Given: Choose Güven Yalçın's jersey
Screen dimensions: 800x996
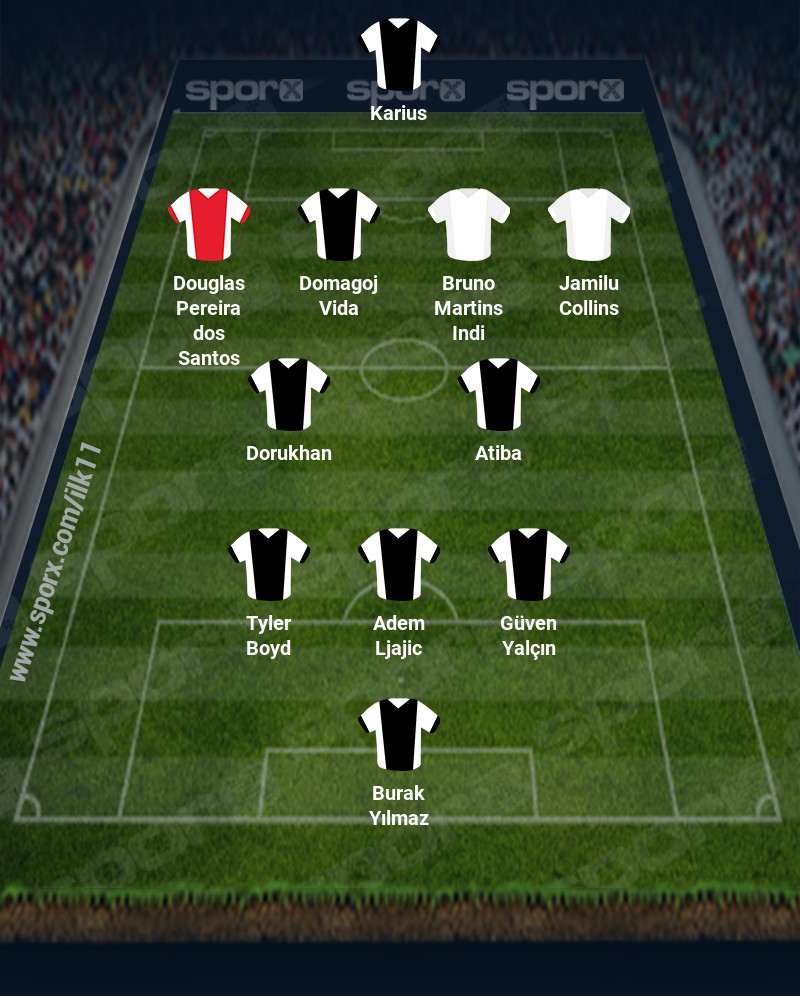Looking at the screenshot, I should [529, 564].
